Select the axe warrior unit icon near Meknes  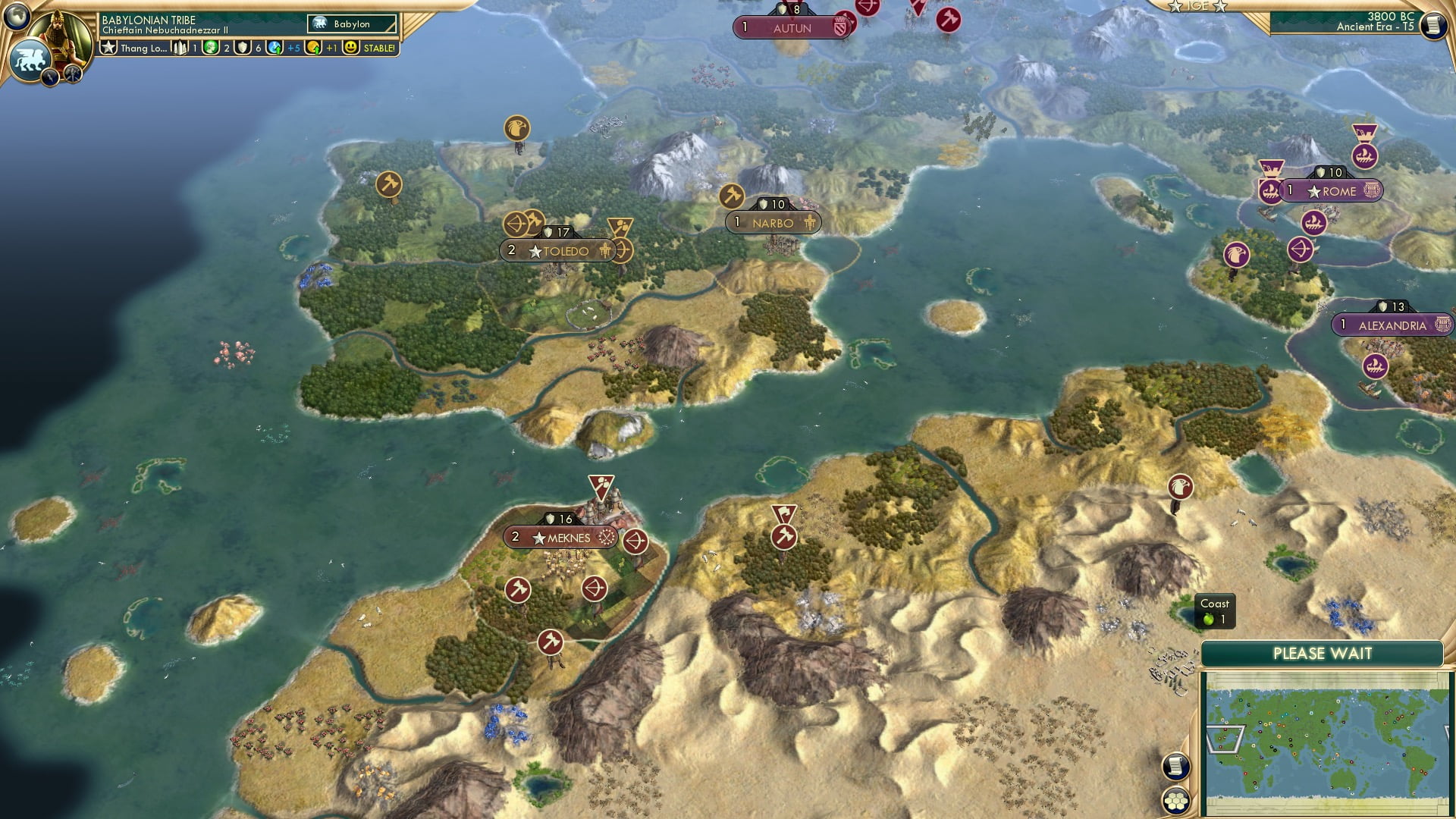[x=516, y=588]
